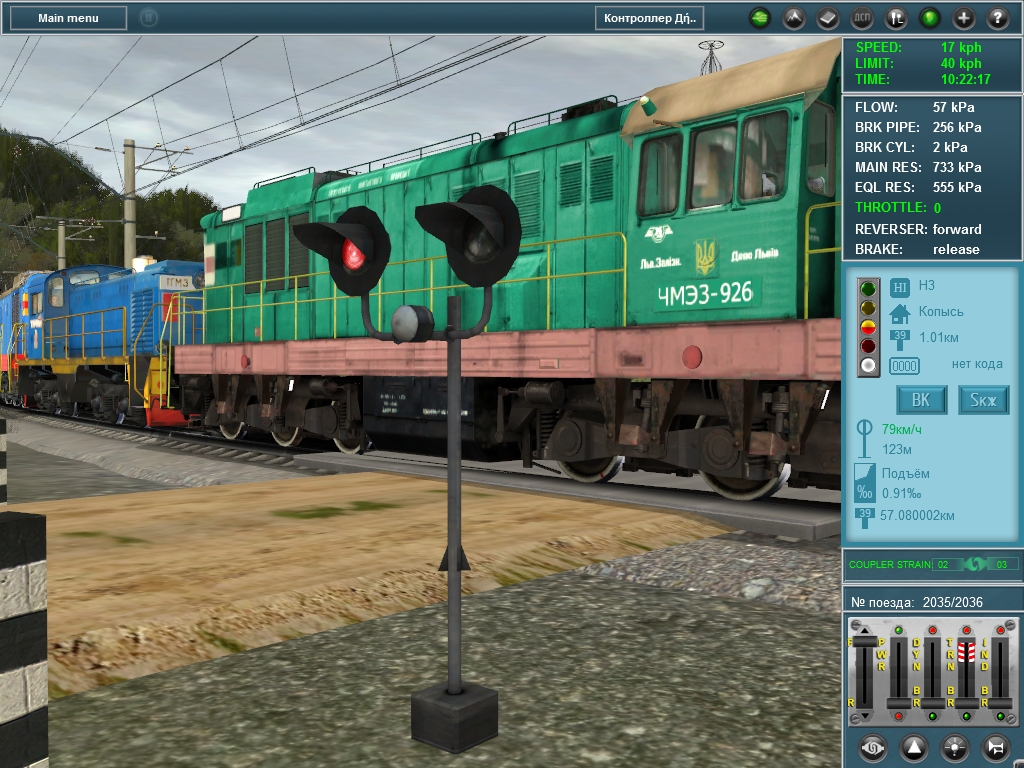The width and height of the screenshot is (1024, 768).
Task: Click the plus icon in top toolbar
Action: pos(964,18)
